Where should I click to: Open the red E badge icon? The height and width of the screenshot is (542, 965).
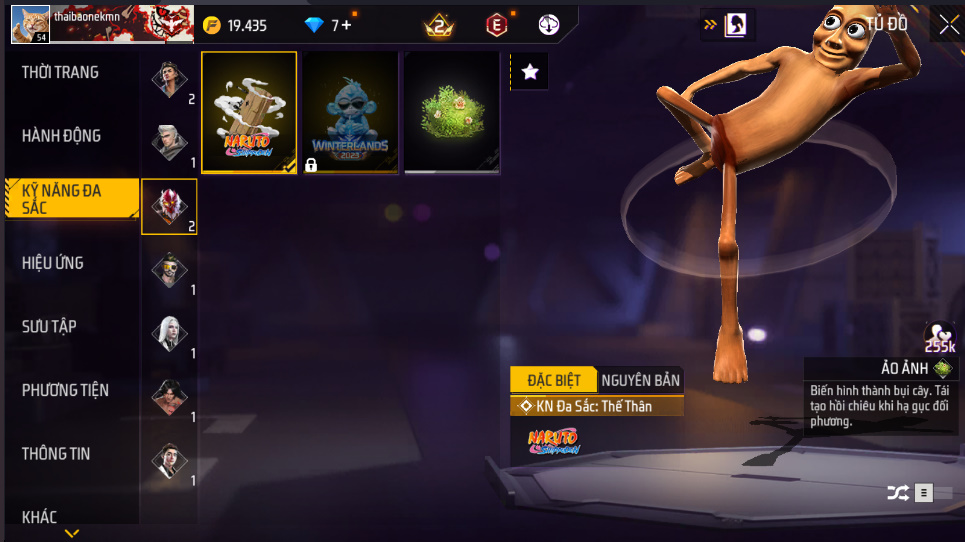click(496, 25)
